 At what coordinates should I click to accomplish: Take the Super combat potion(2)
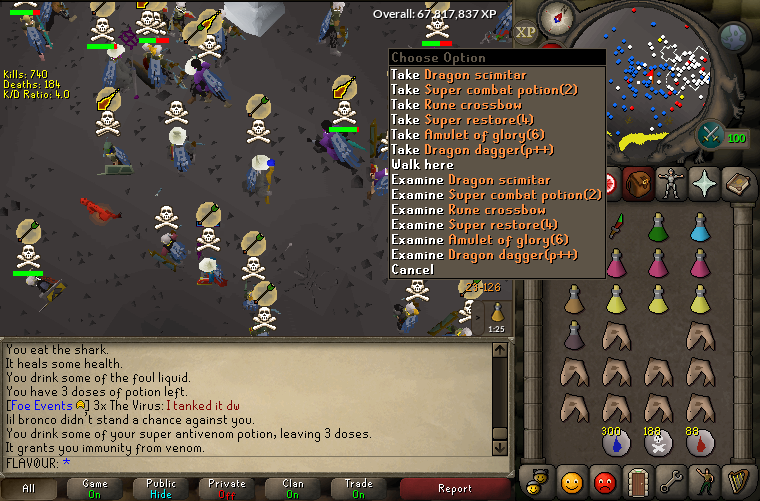[496, 90]
